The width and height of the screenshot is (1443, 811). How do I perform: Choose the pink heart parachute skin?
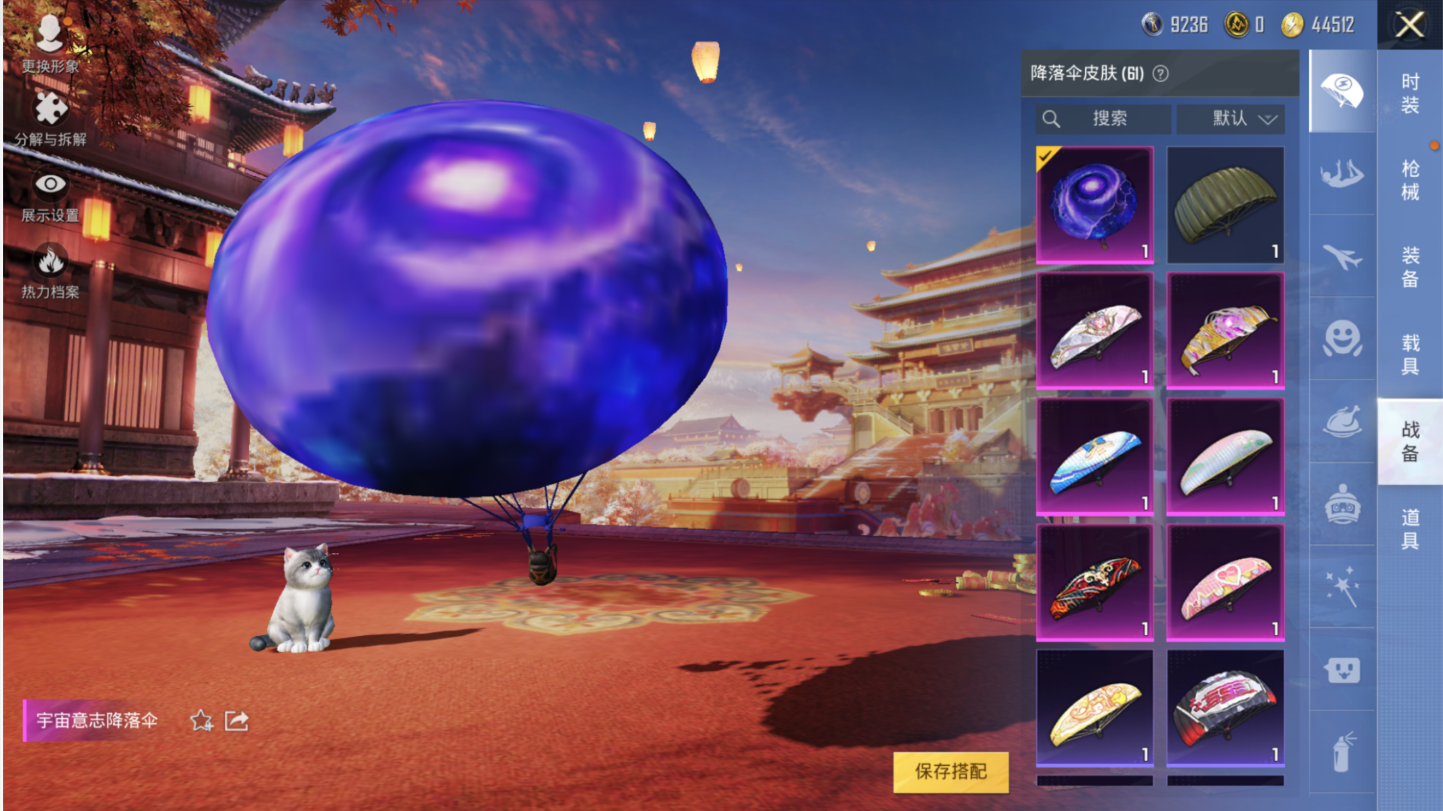coord(1226,583)
